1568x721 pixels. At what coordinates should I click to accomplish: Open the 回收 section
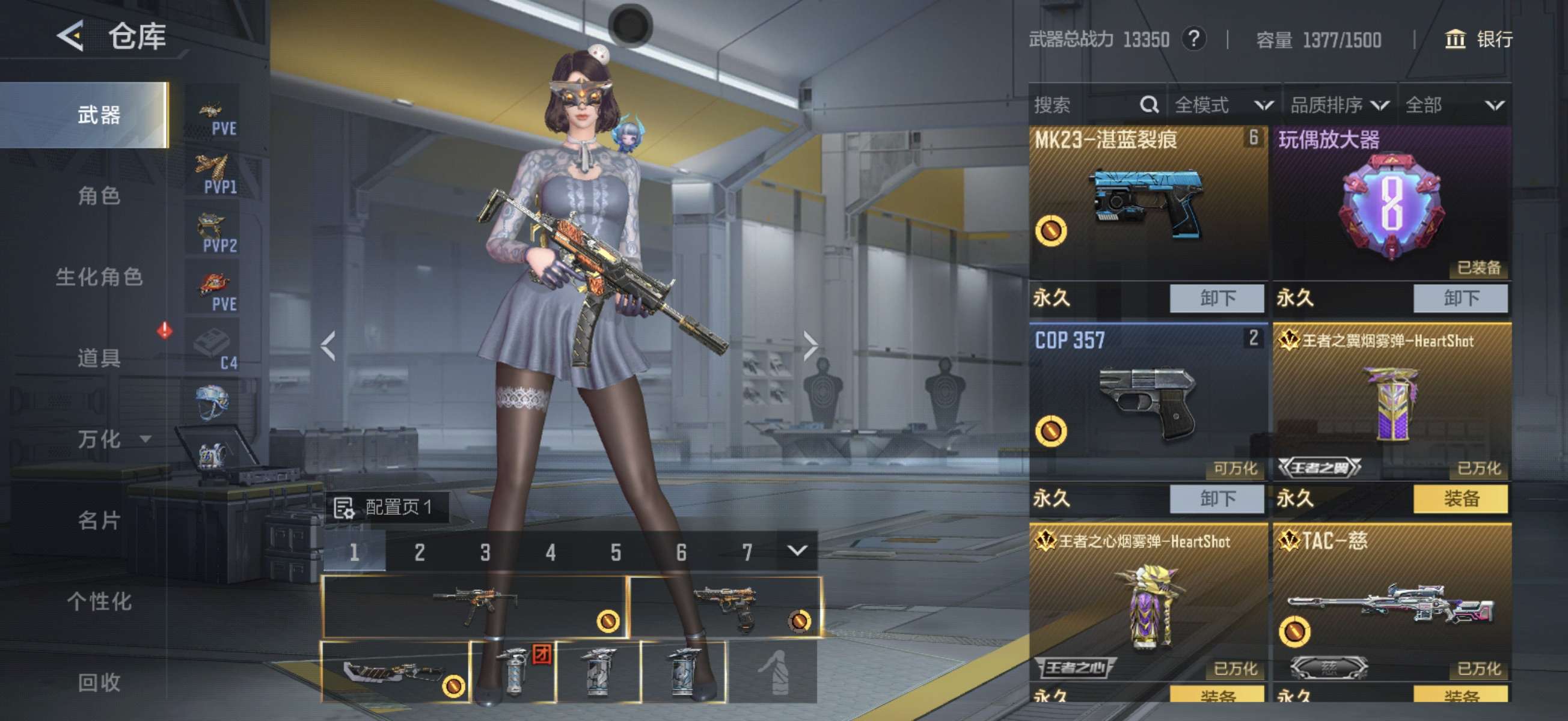click(x=99, y=682)
